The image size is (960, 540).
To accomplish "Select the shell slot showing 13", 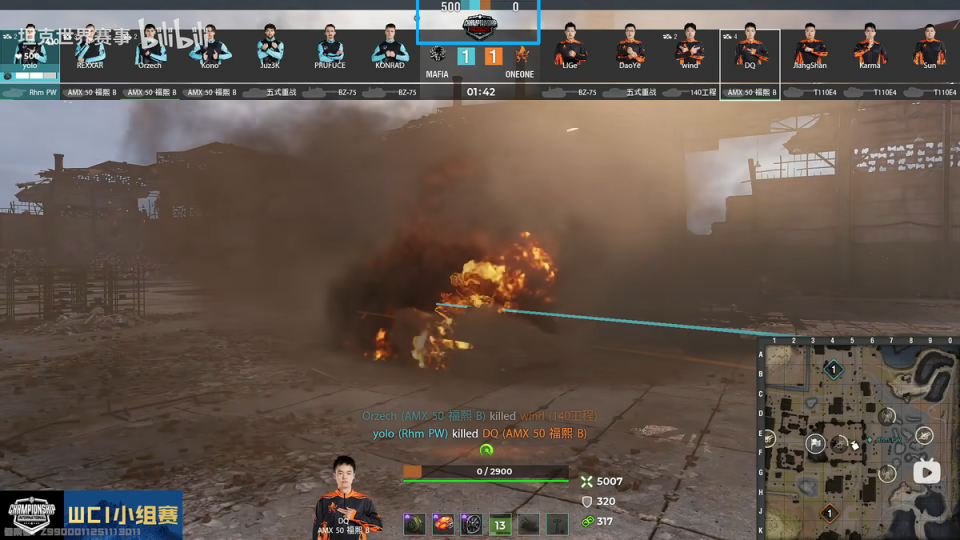I will coord(500,523).
